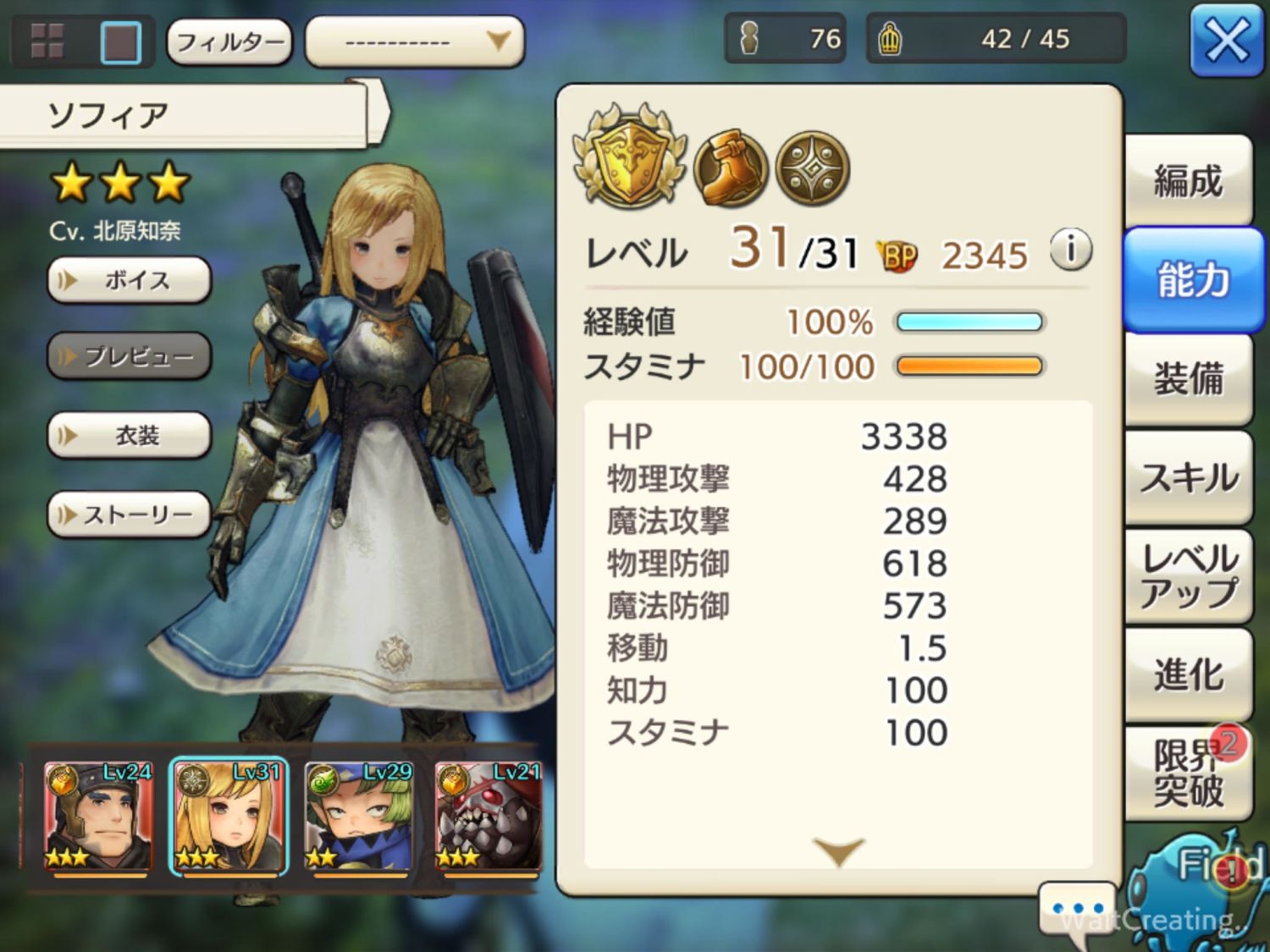Select the Lv29 green-haired character portrait
The width and height of the screenshot is (1270, 952).
pos(359,817)
